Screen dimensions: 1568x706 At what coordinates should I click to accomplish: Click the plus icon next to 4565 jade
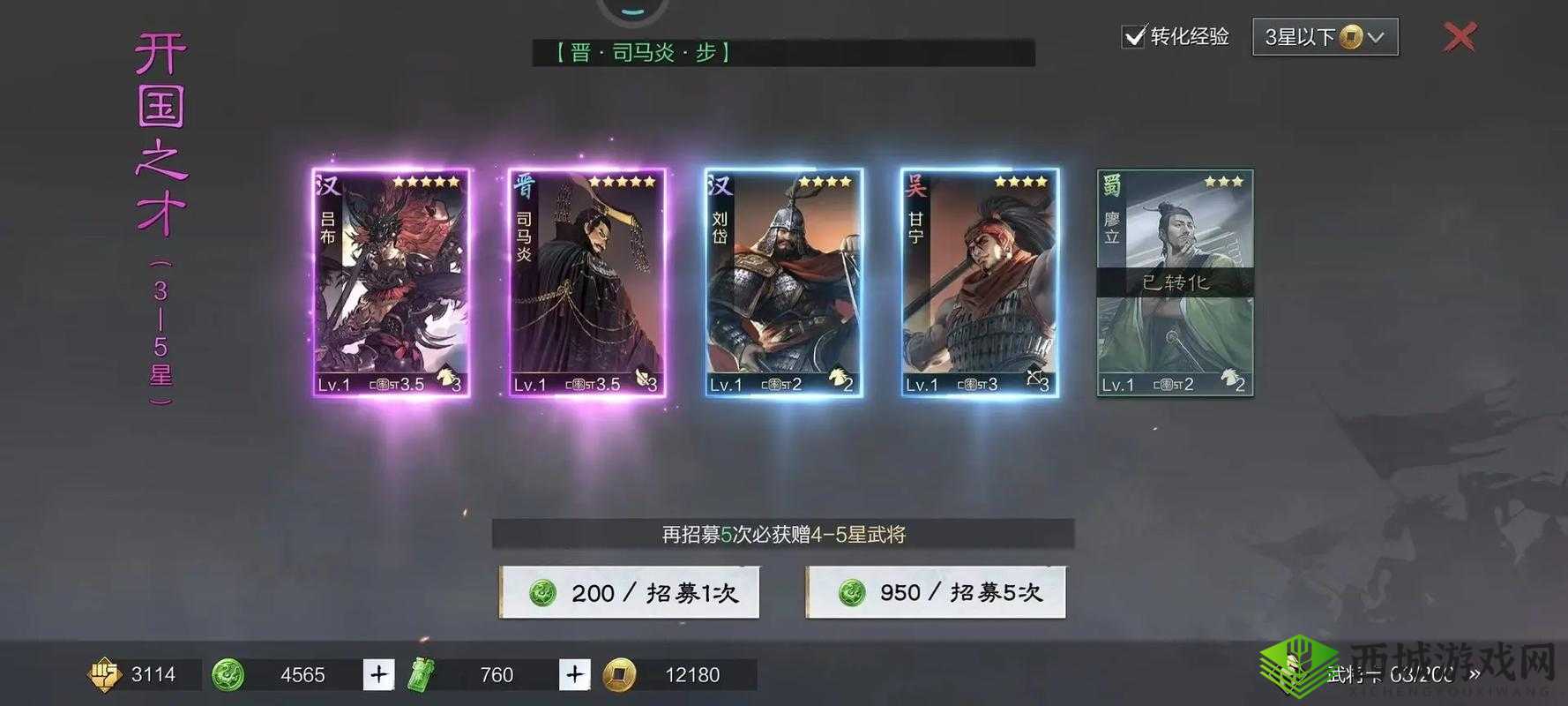[x=378, y=674]
